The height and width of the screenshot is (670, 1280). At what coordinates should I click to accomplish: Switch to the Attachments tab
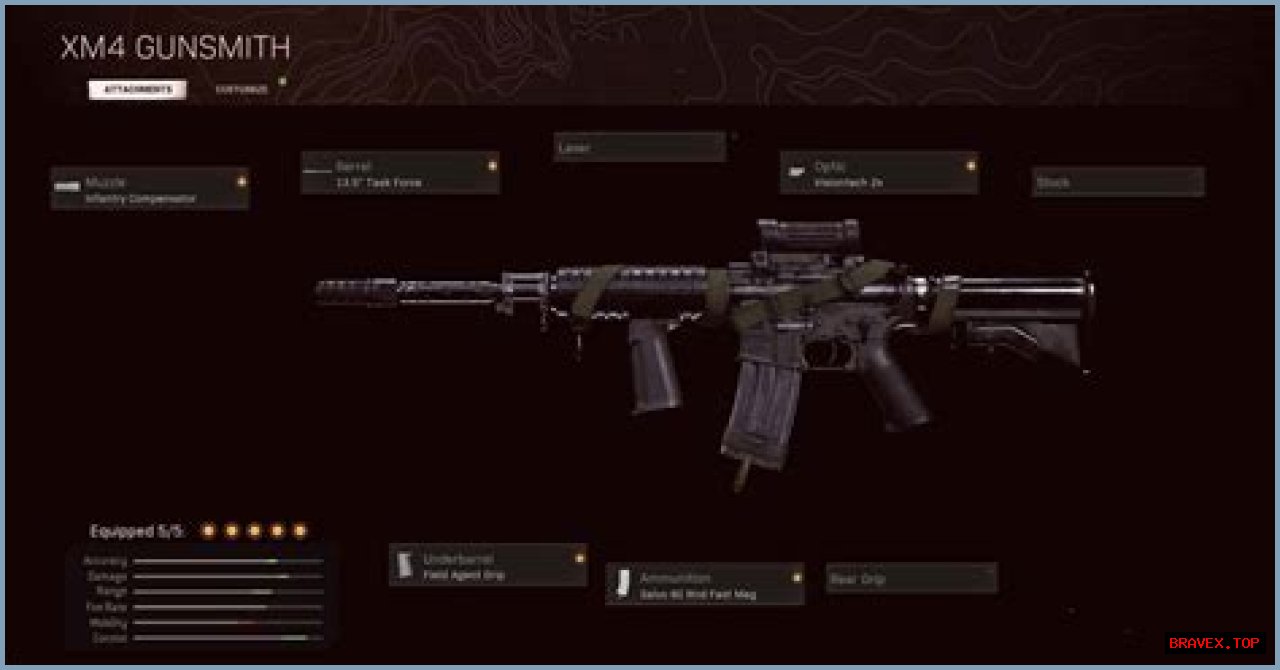137,90
